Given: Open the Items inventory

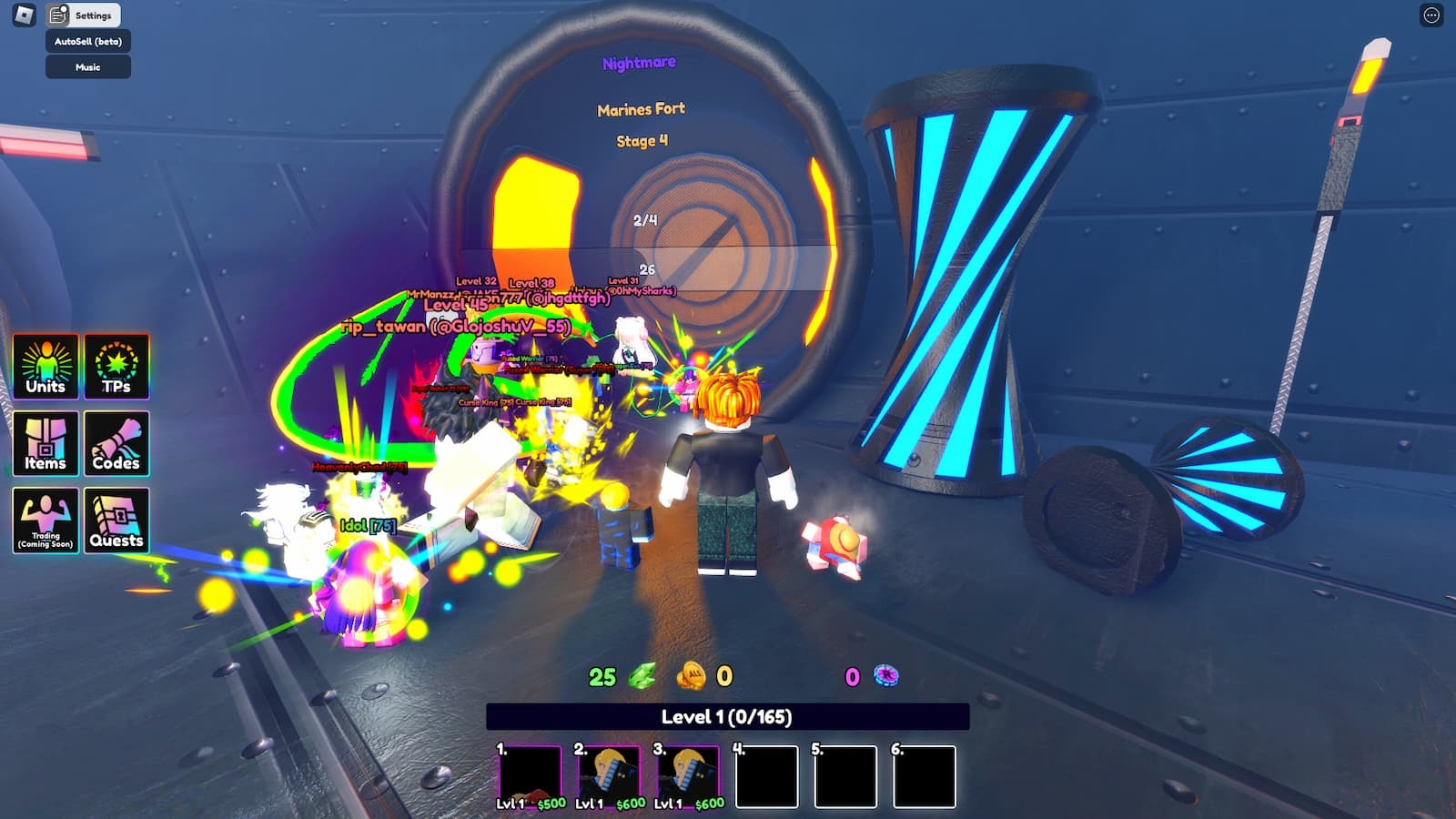Looking at the screenshot, I should click(44, 445).
